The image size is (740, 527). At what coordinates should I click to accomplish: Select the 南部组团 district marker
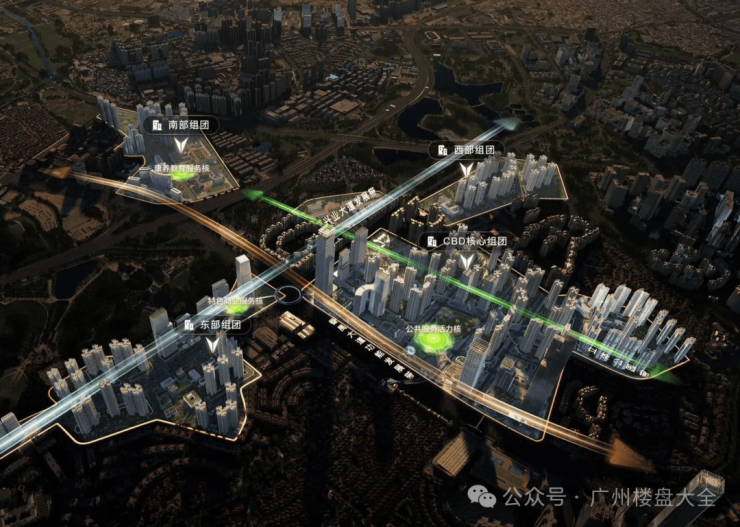click(180, 125)
